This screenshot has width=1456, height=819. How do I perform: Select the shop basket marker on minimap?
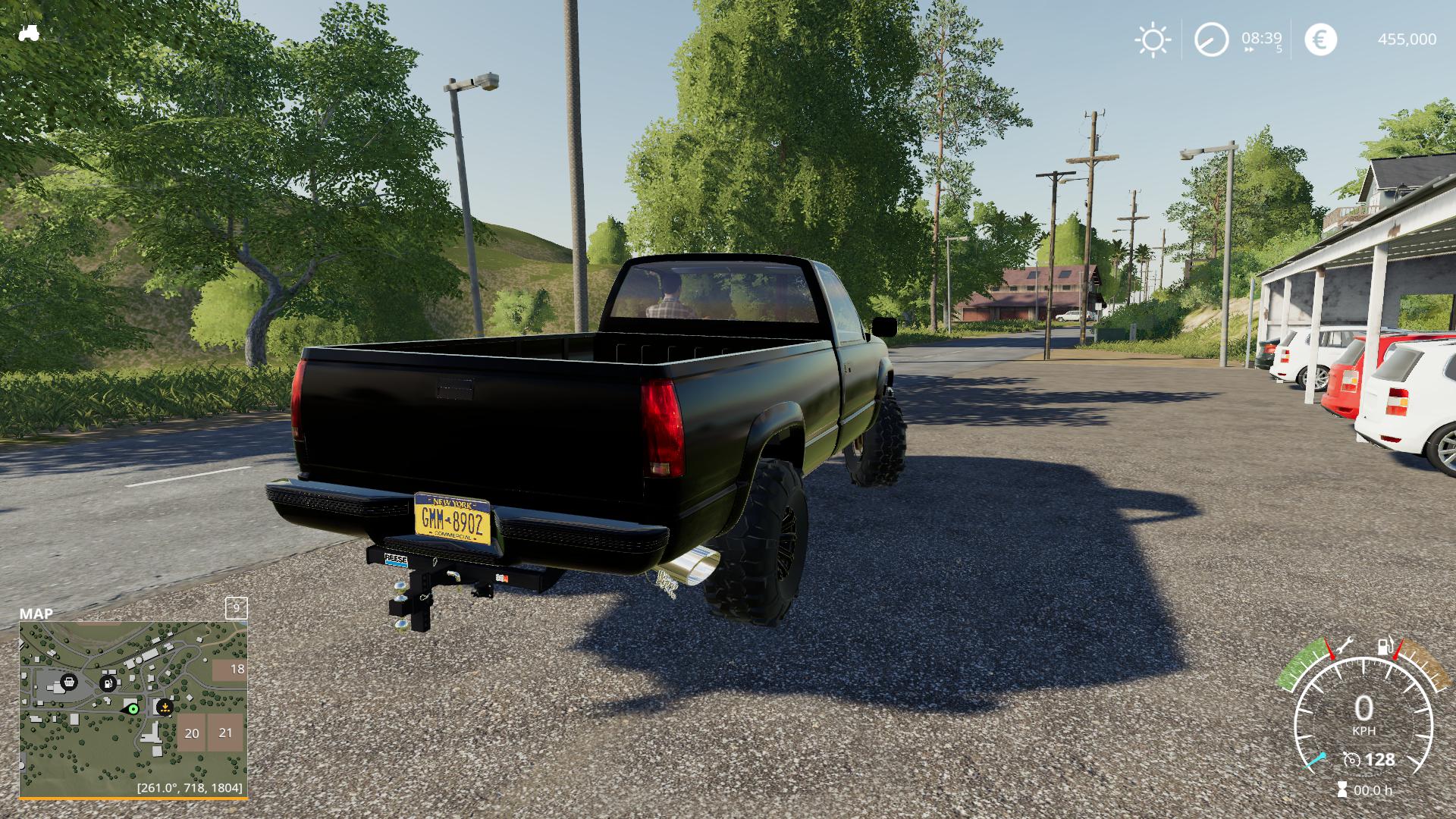pos(69,682)
